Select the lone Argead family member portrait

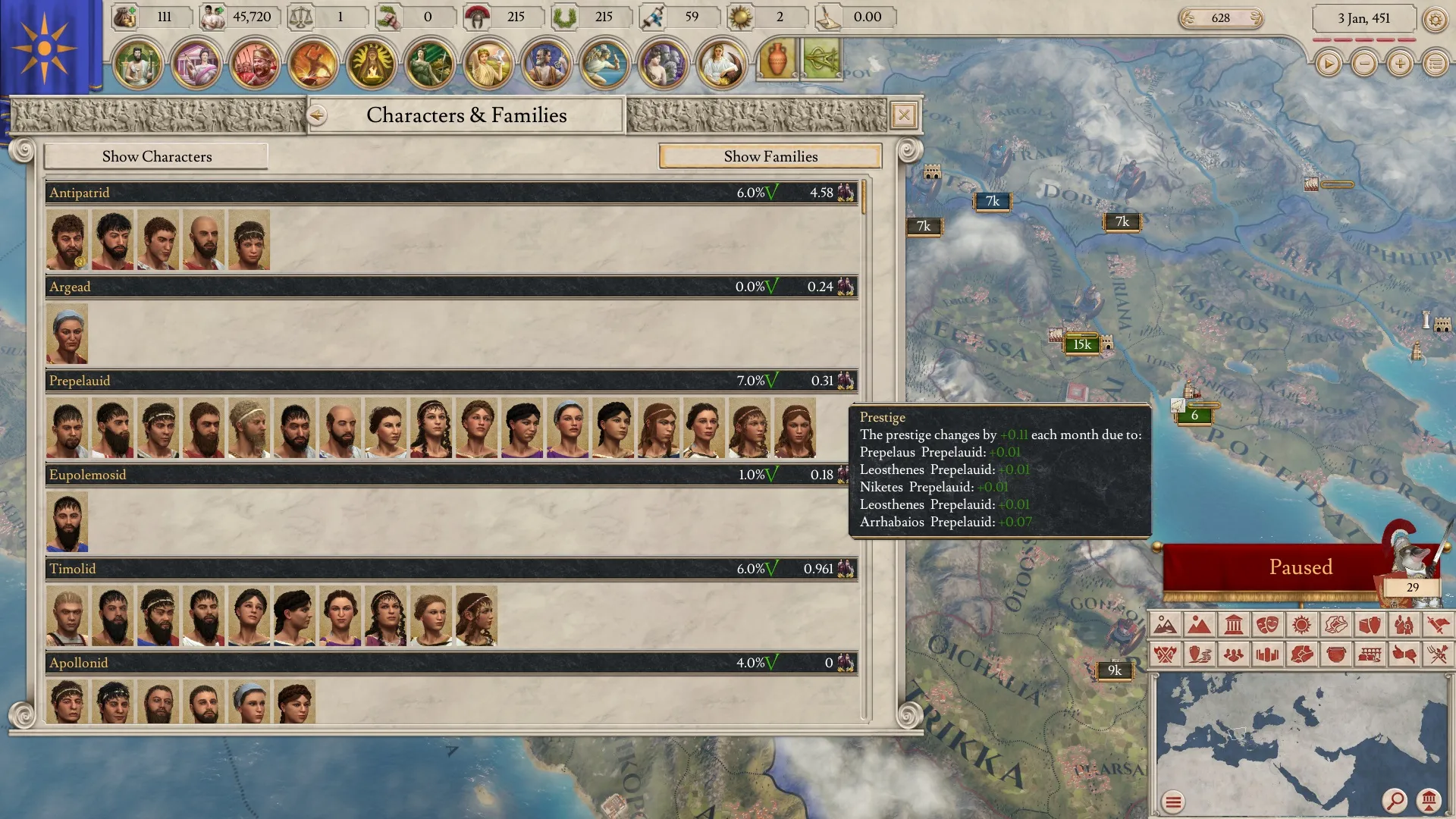[67, 334]
